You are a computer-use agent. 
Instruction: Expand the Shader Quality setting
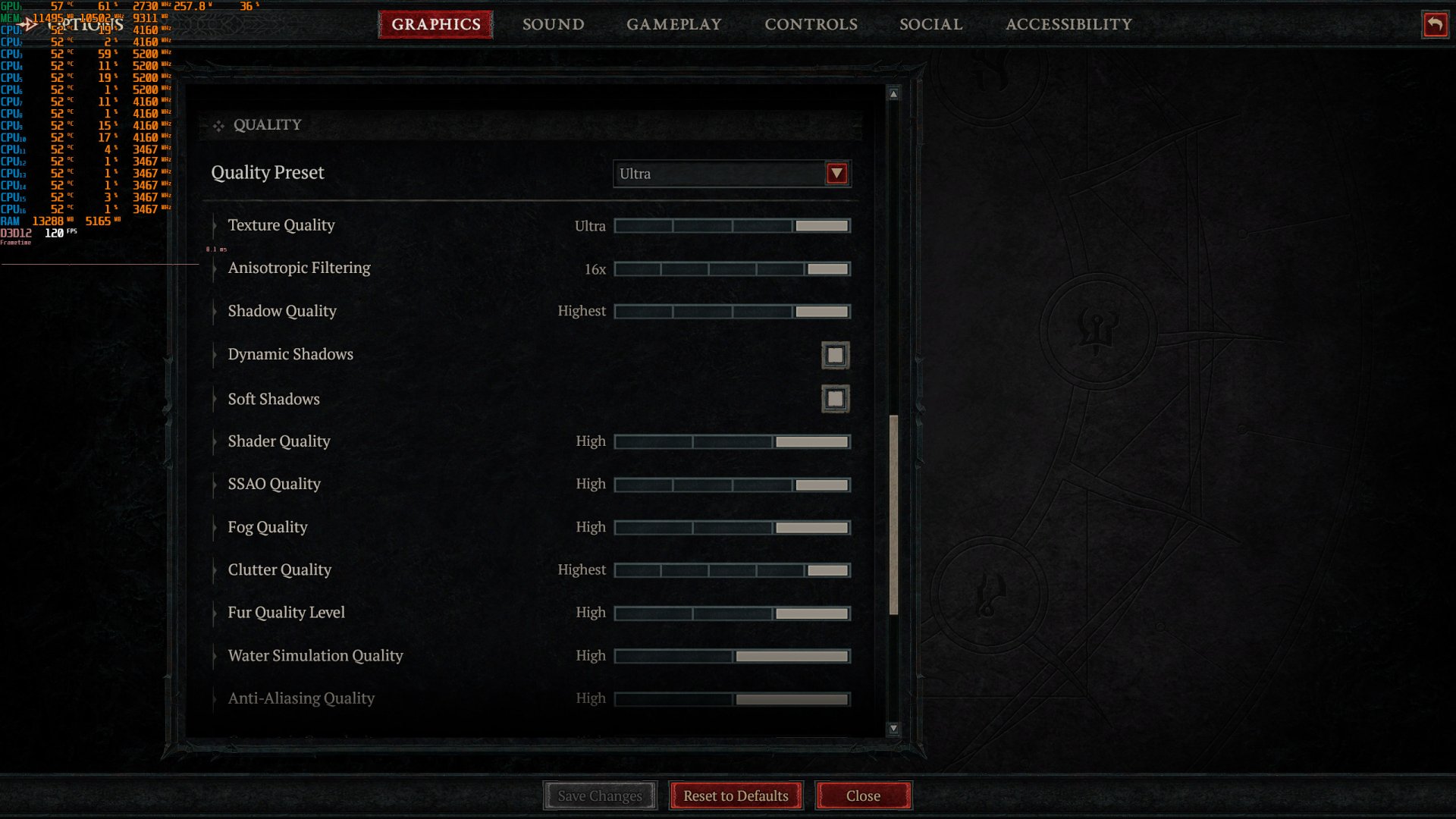[x=214, y=441]
